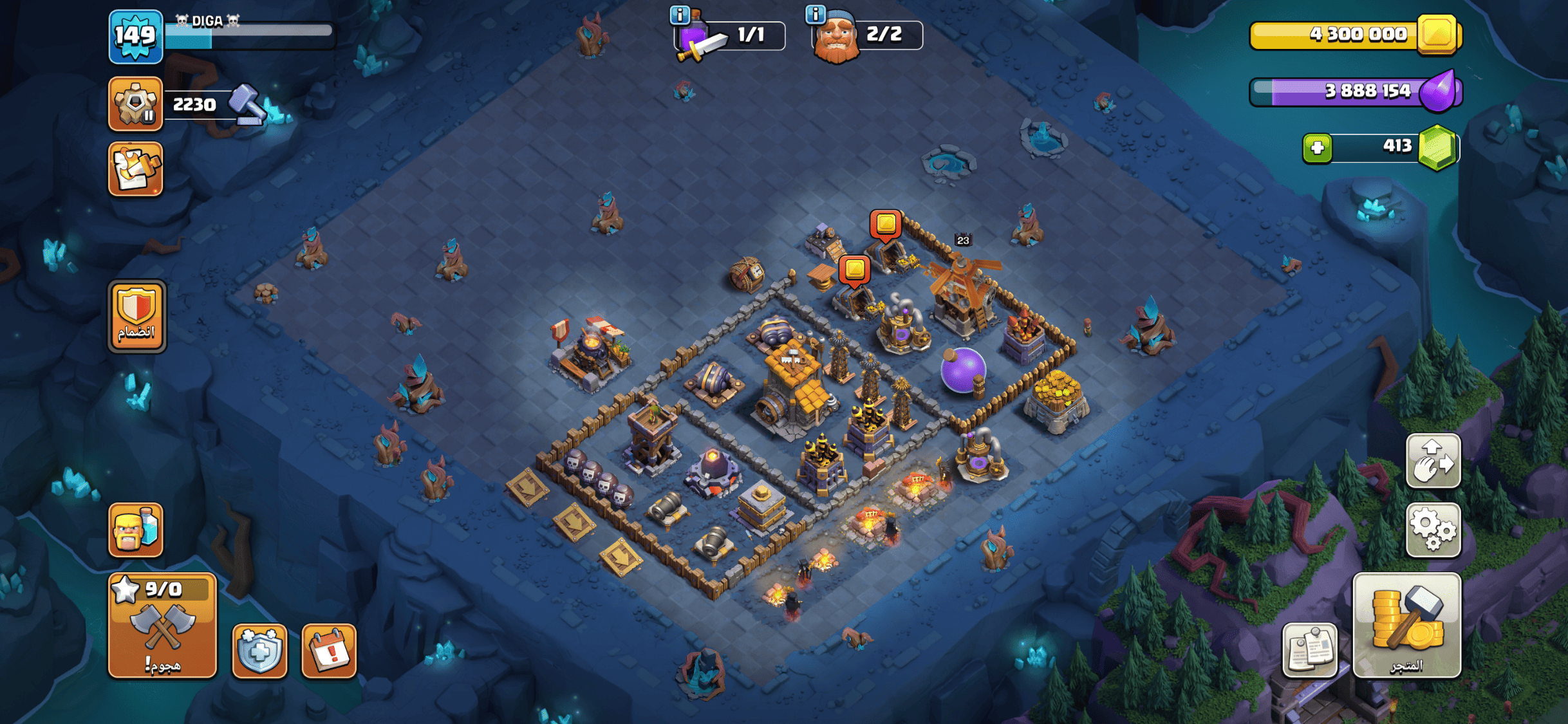Tap the purple elixir resource bar

[1355, 91]
